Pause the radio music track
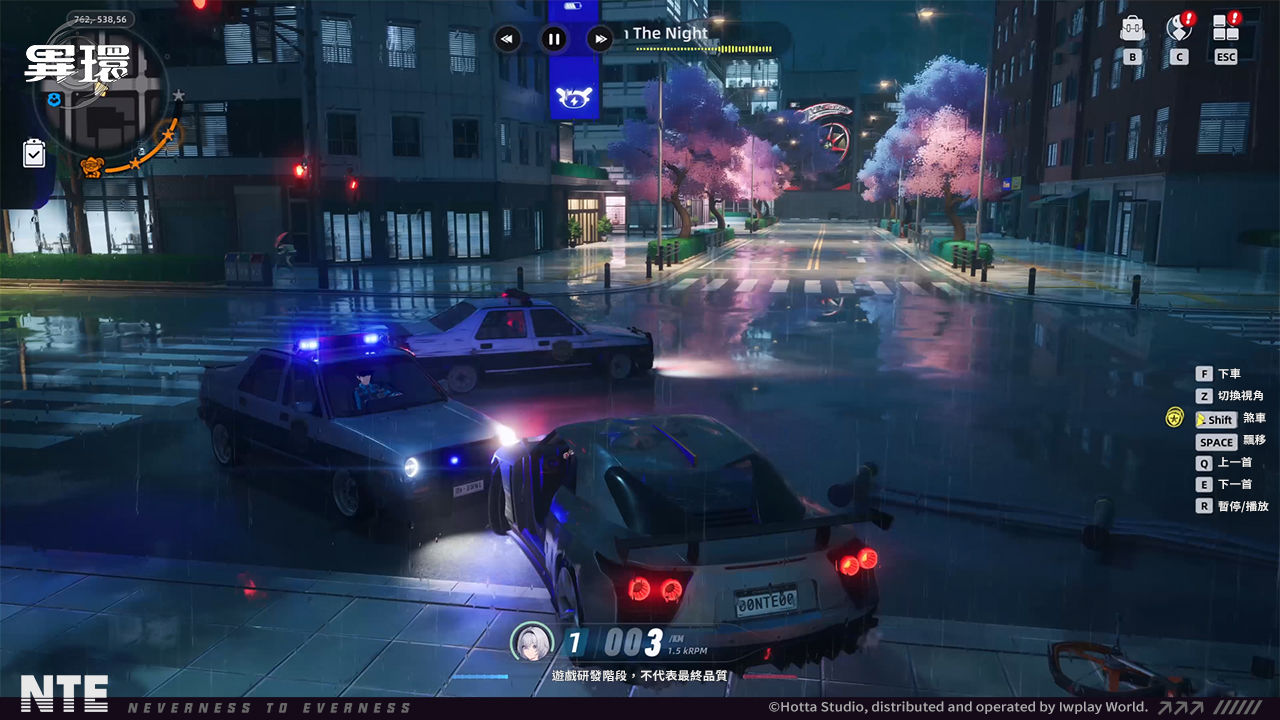 pos(553,40)
